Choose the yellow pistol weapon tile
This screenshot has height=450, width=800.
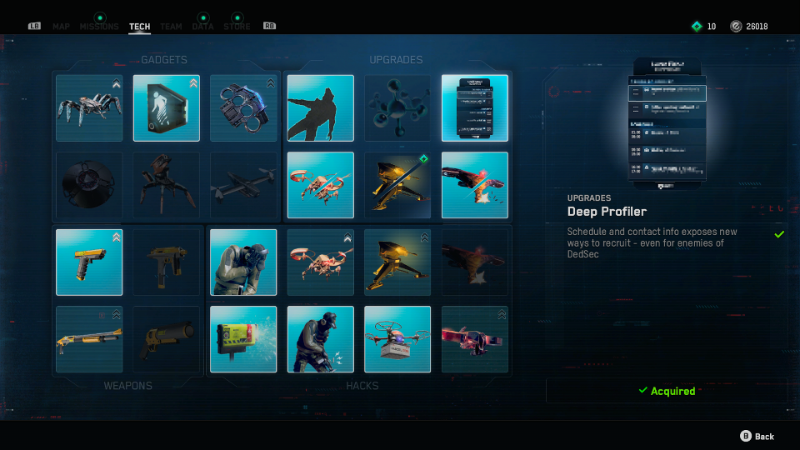[90, 262]
